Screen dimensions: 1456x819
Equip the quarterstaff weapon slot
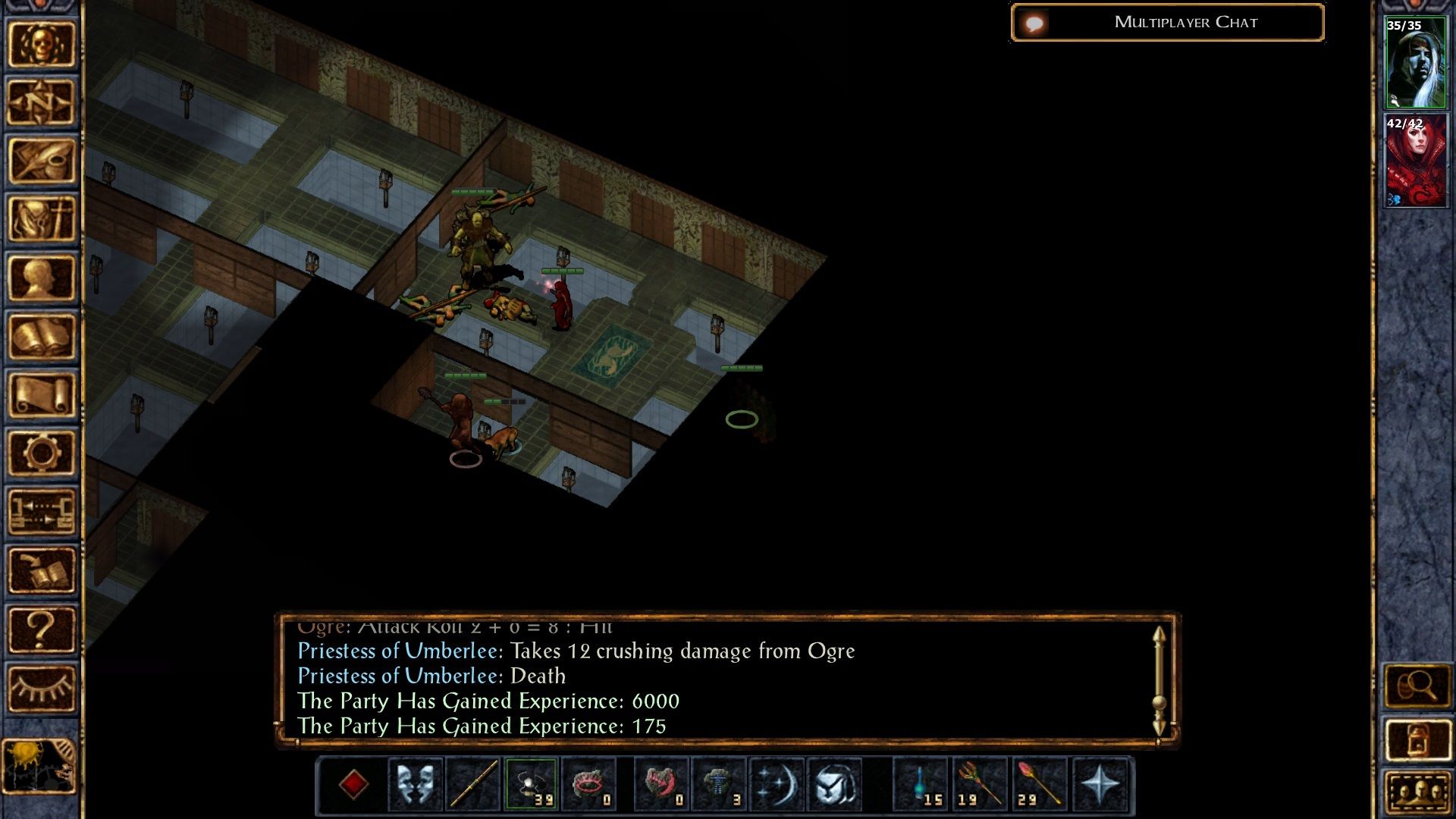473,784
